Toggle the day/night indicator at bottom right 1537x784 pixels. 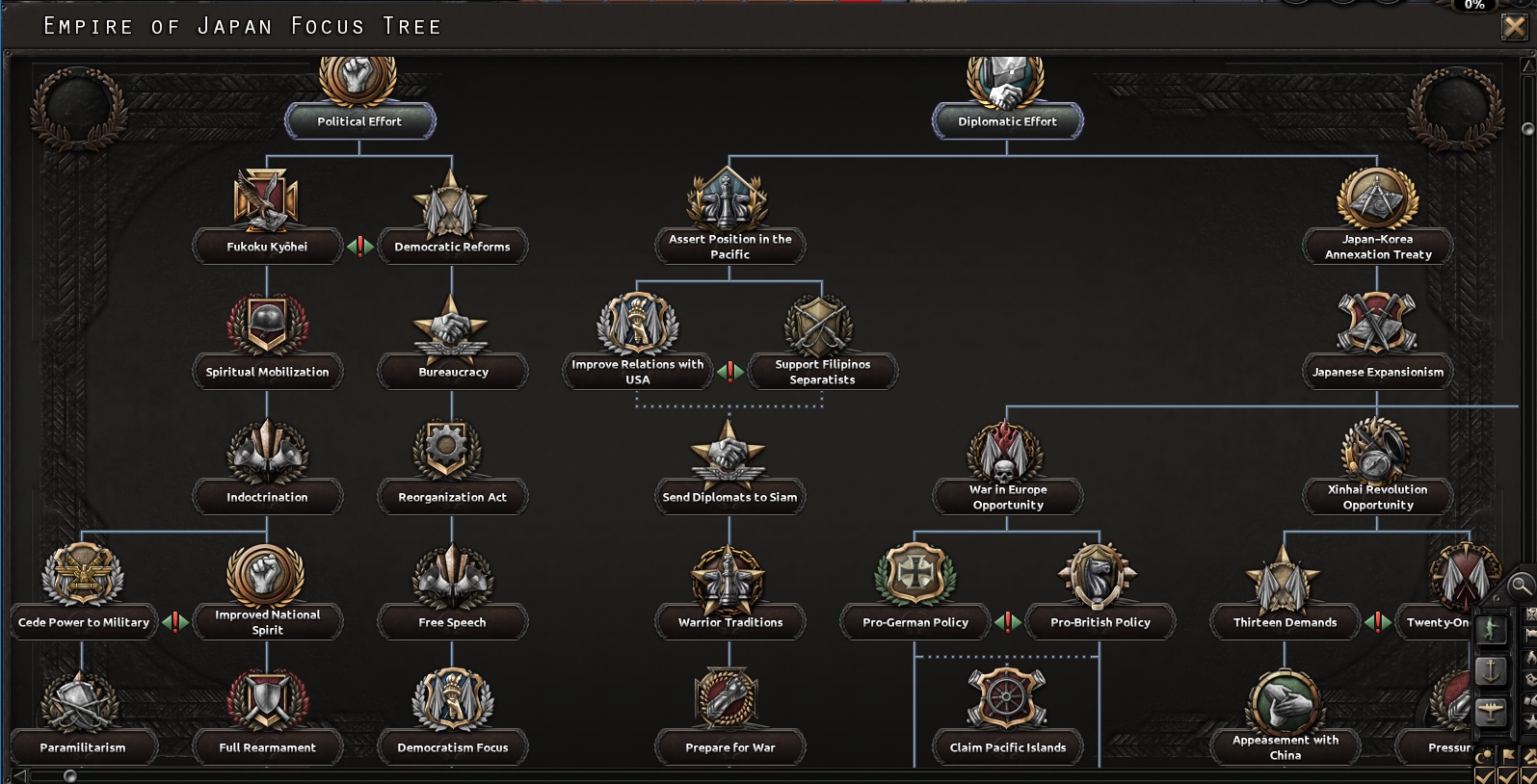point(1483,753)
